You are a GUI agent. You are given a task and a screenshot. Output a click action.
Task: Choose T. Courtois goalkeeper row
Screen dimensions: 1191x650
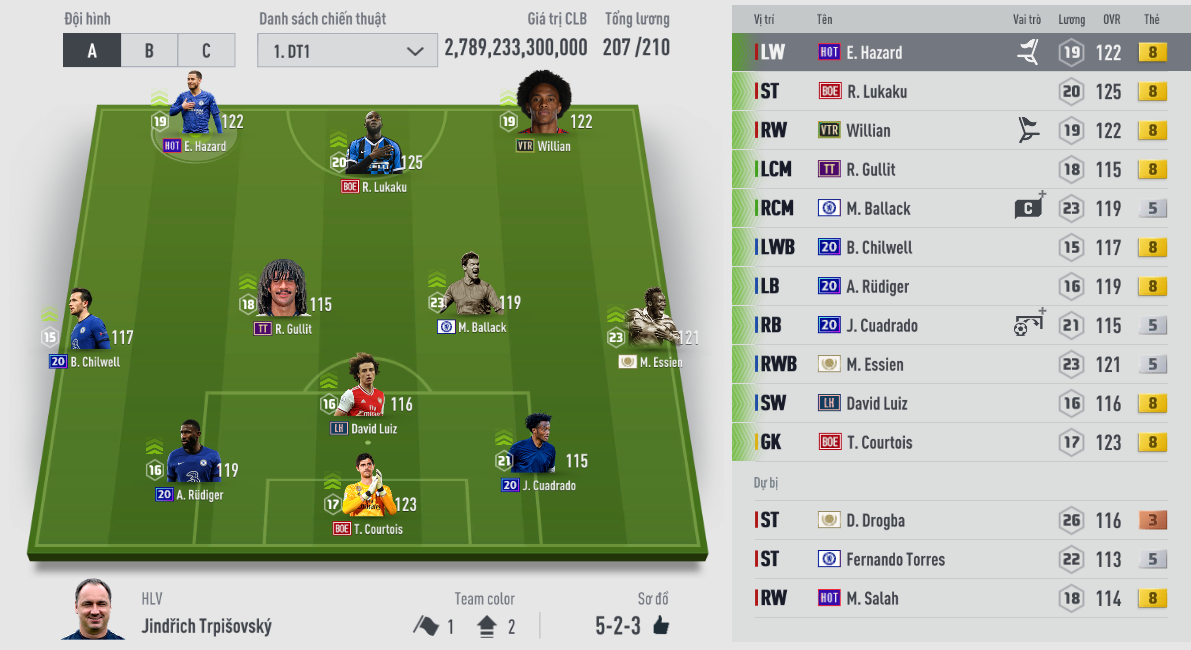(960, 442)
